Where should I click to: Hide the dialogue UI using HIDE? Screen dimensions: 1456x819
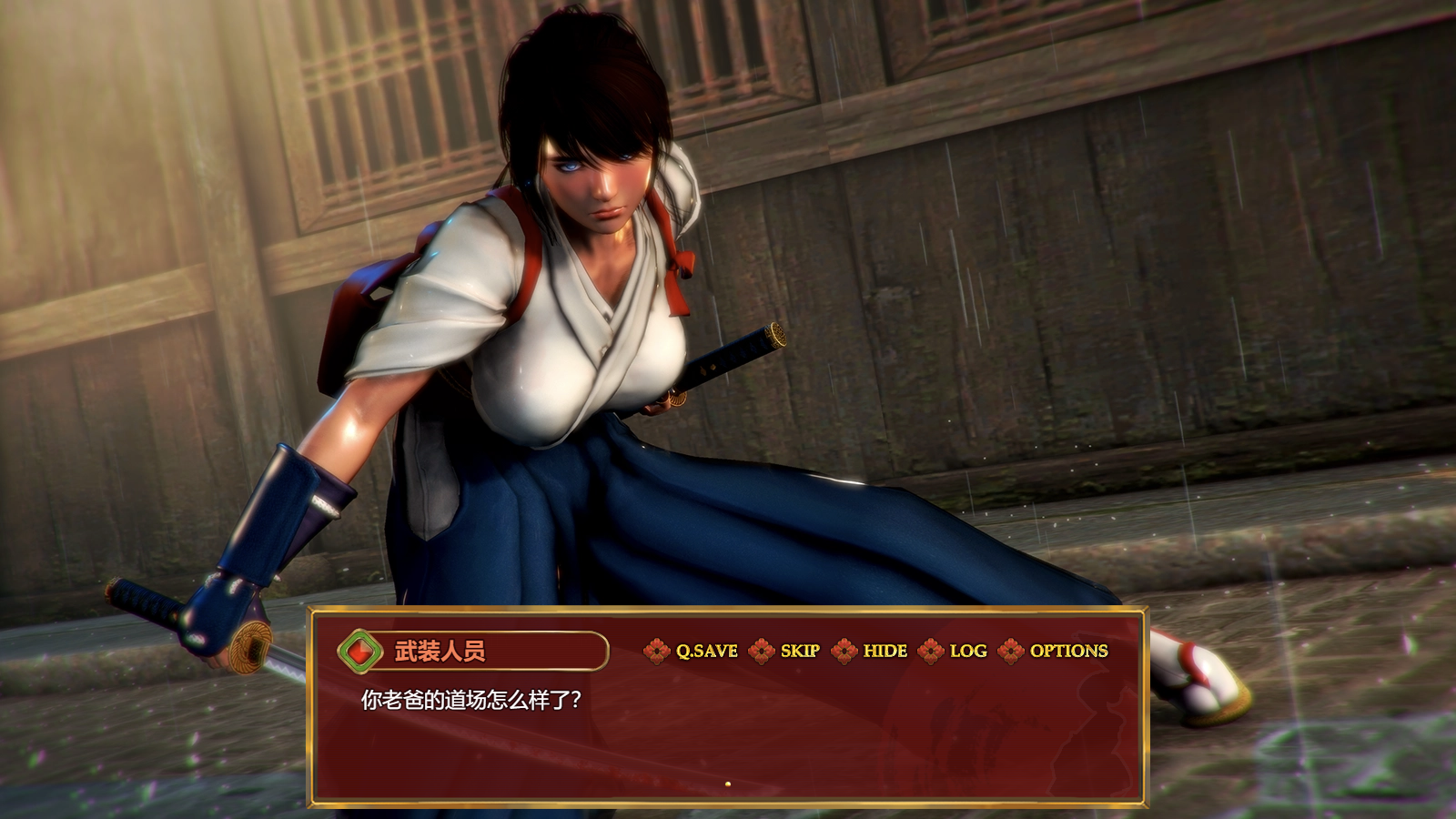click(886, 652)
